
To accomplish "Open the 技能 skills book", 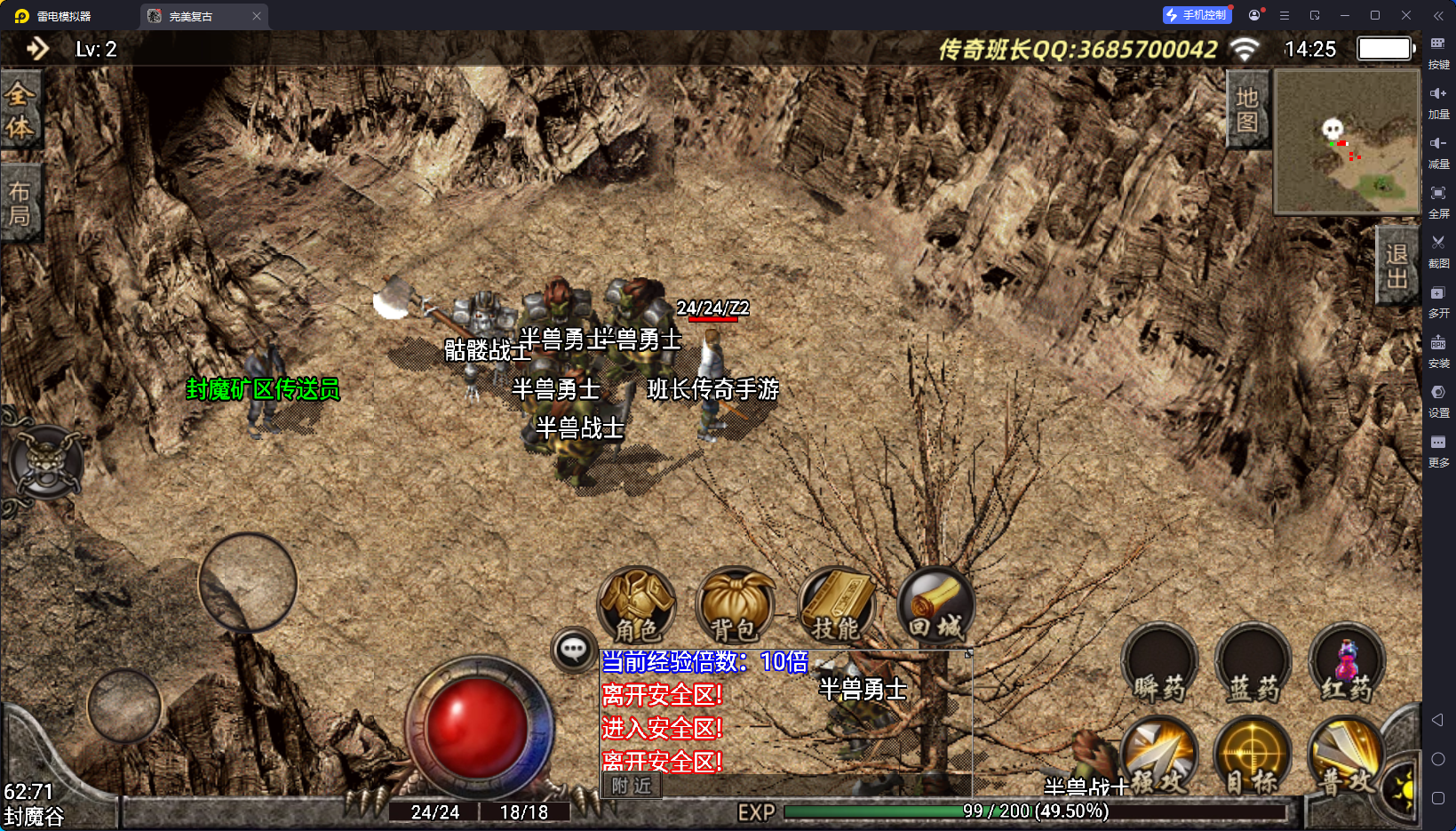I will click(x=836, y=604).
